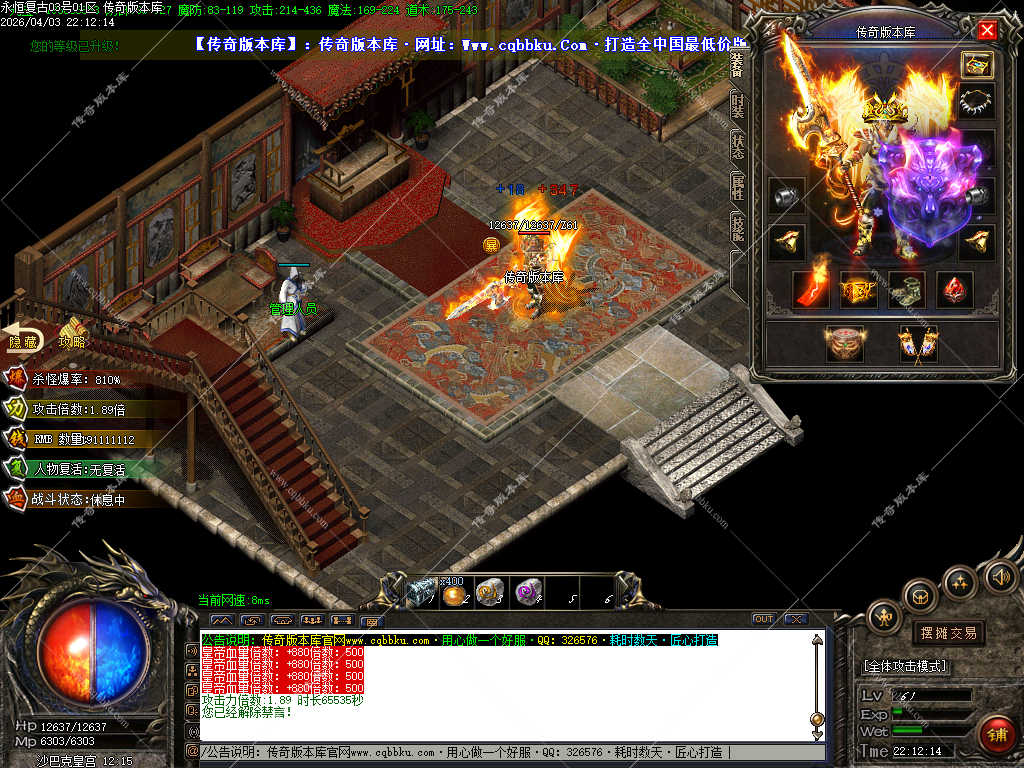Hide the side panel with 隐藏 button
1024x768 pixels.
pos(22,341)
